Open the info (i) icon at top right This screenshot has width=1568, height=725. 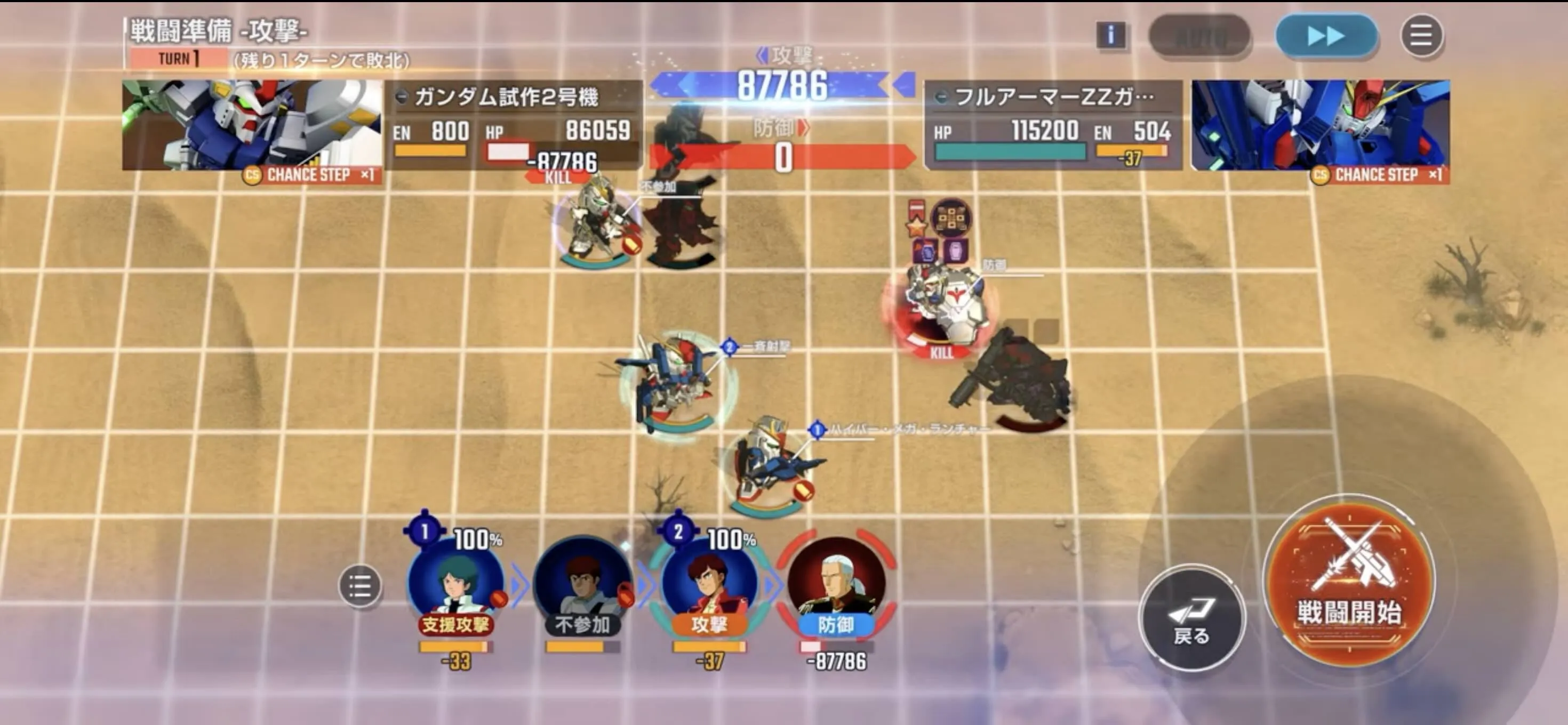1111,35
